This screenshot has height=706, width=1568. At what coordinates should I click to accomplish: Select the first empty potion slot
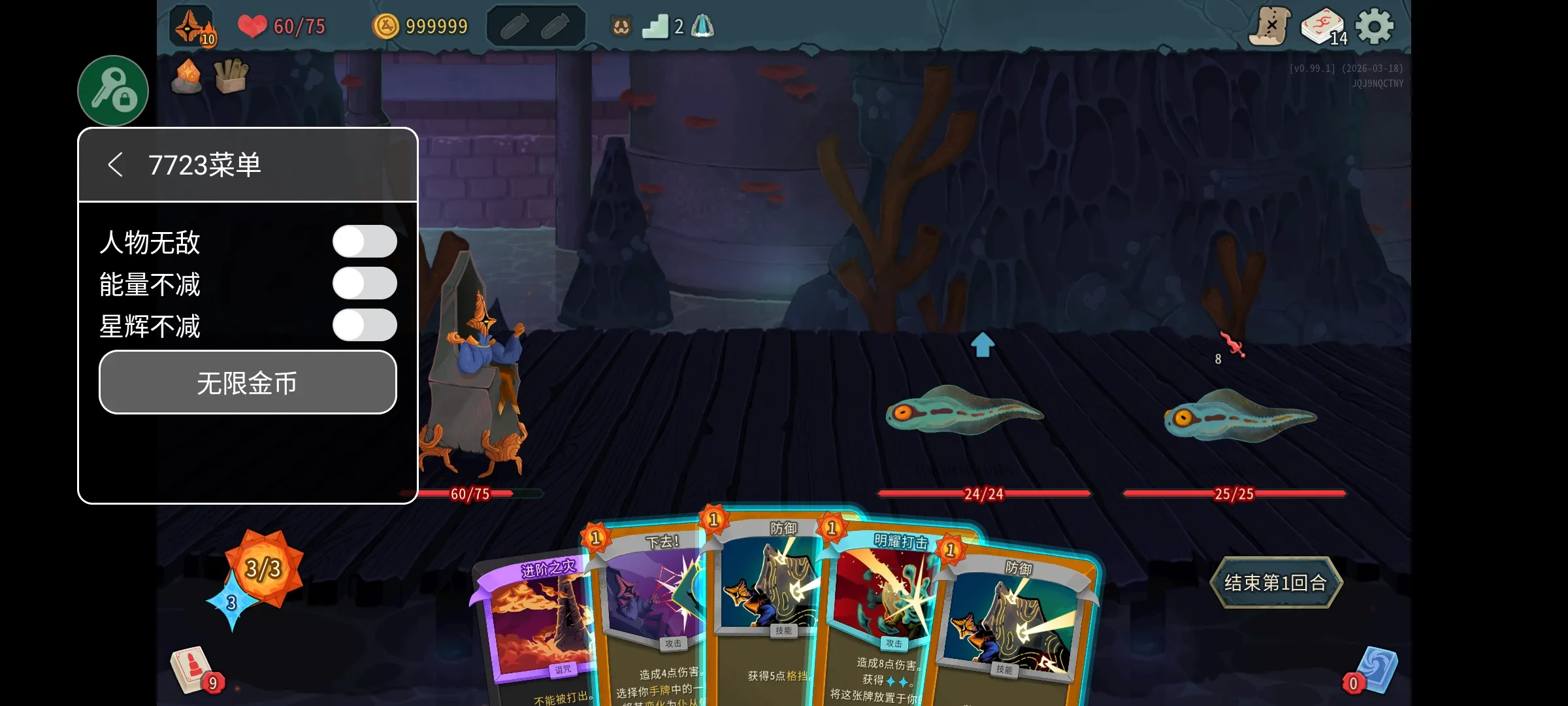coord(514,27)
